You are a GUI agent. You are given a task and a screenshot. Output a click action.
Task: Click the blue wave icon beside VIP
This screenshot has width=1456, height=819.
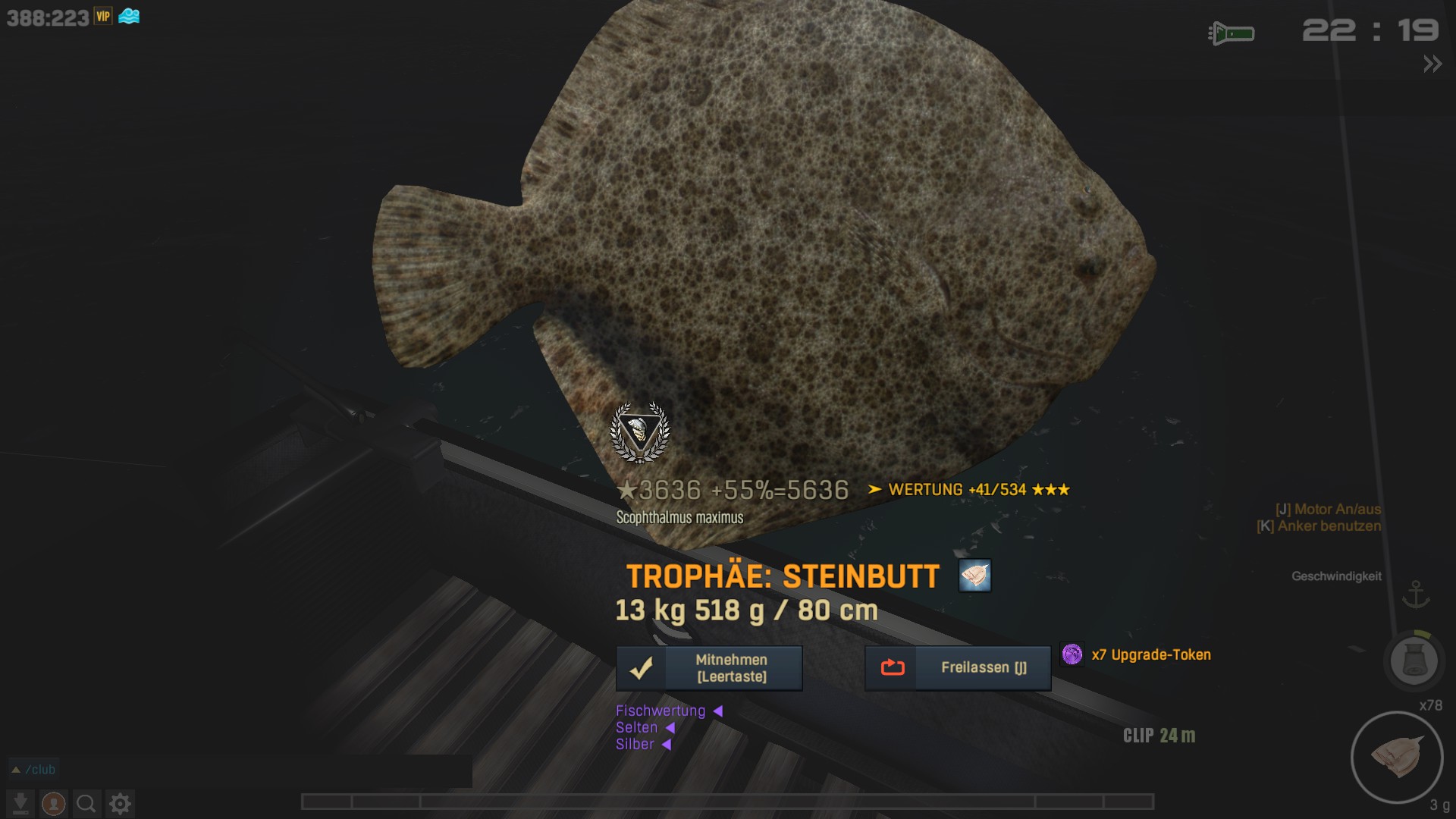coord(129,17)
